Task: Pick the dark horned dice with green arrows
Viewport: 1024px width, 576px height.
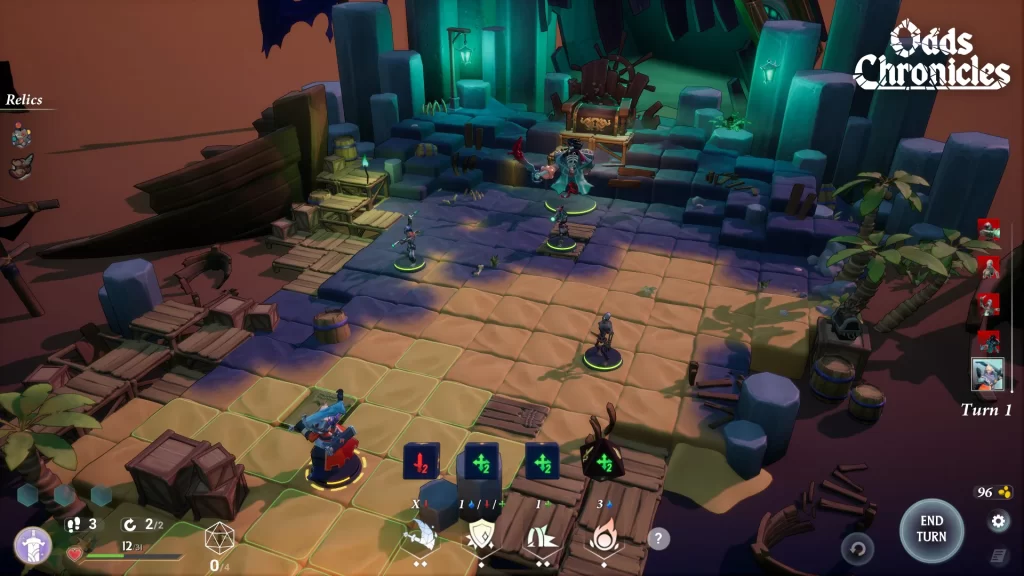Action: (603, 459)
